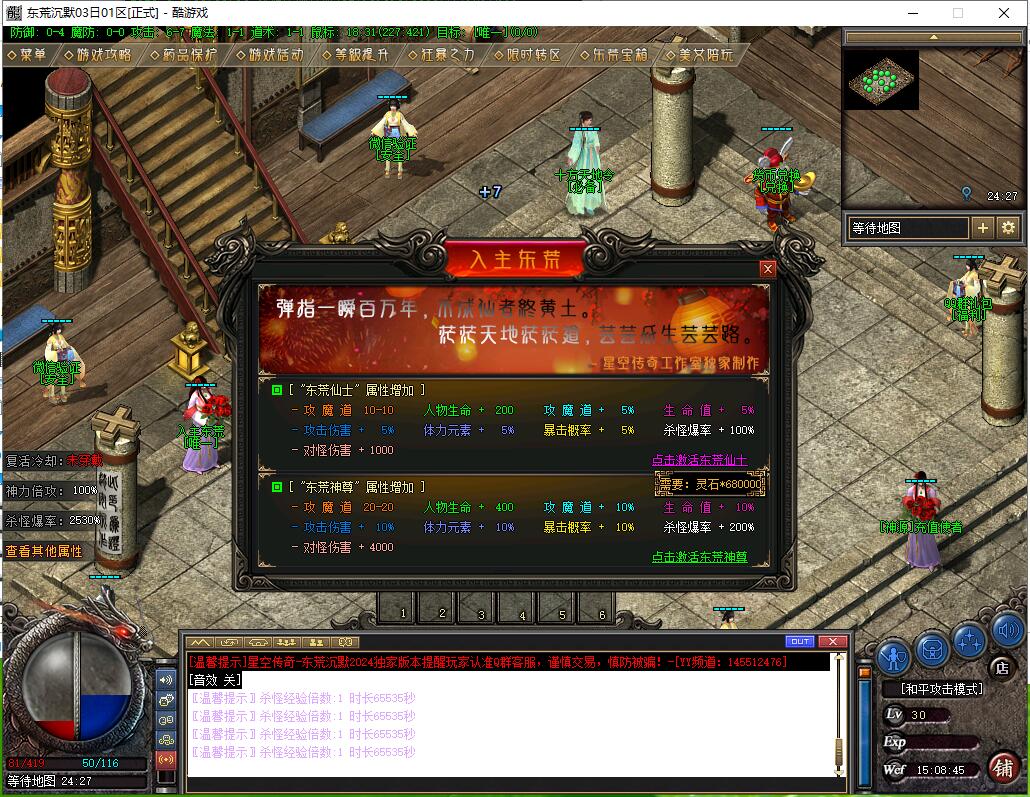Maximize the game window
This screenshot has height=797, width=1030.
coord(957,13)
